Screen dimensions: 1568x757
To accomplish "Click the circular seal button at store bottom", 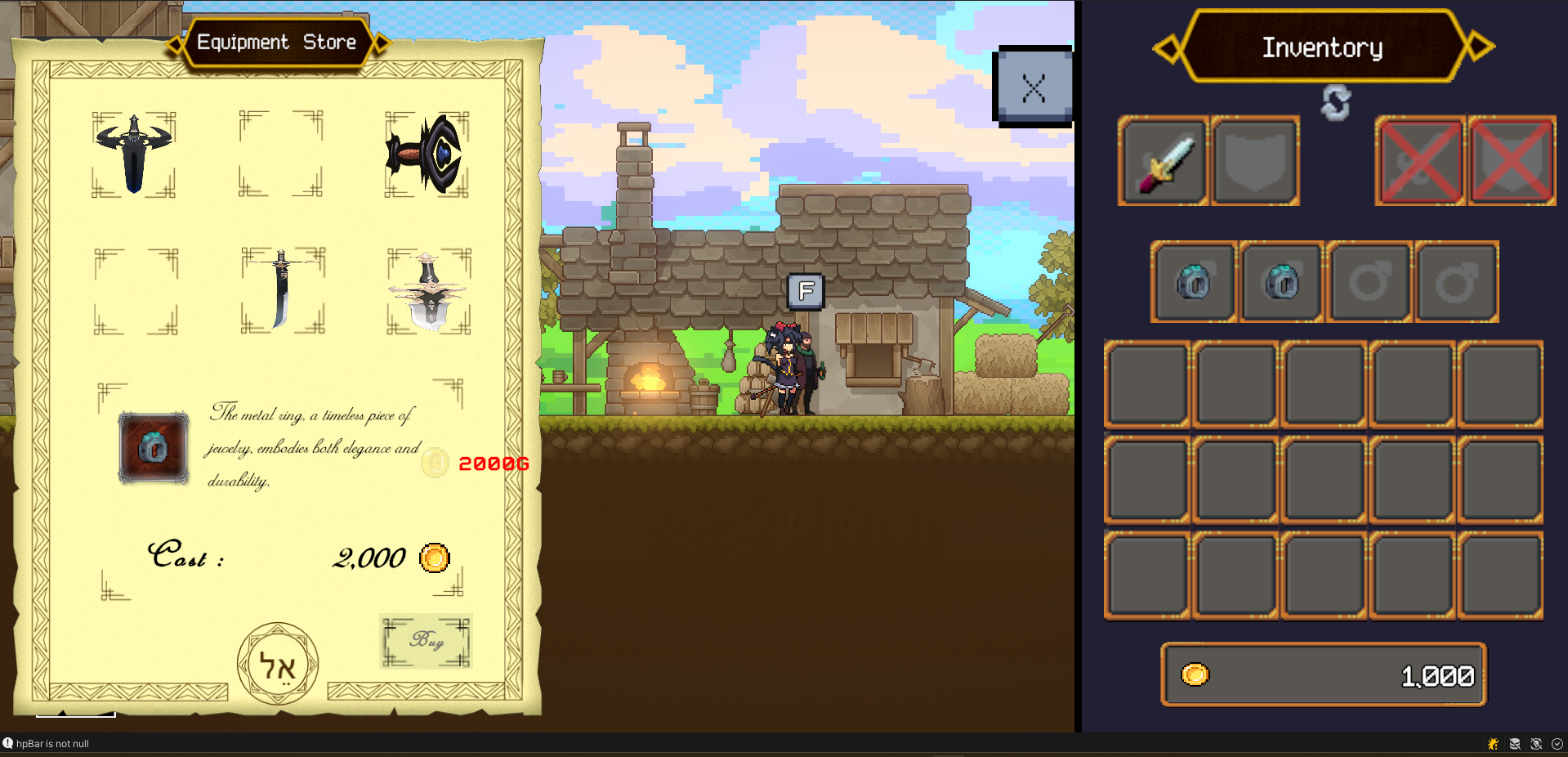I will [x=277, y=662].
